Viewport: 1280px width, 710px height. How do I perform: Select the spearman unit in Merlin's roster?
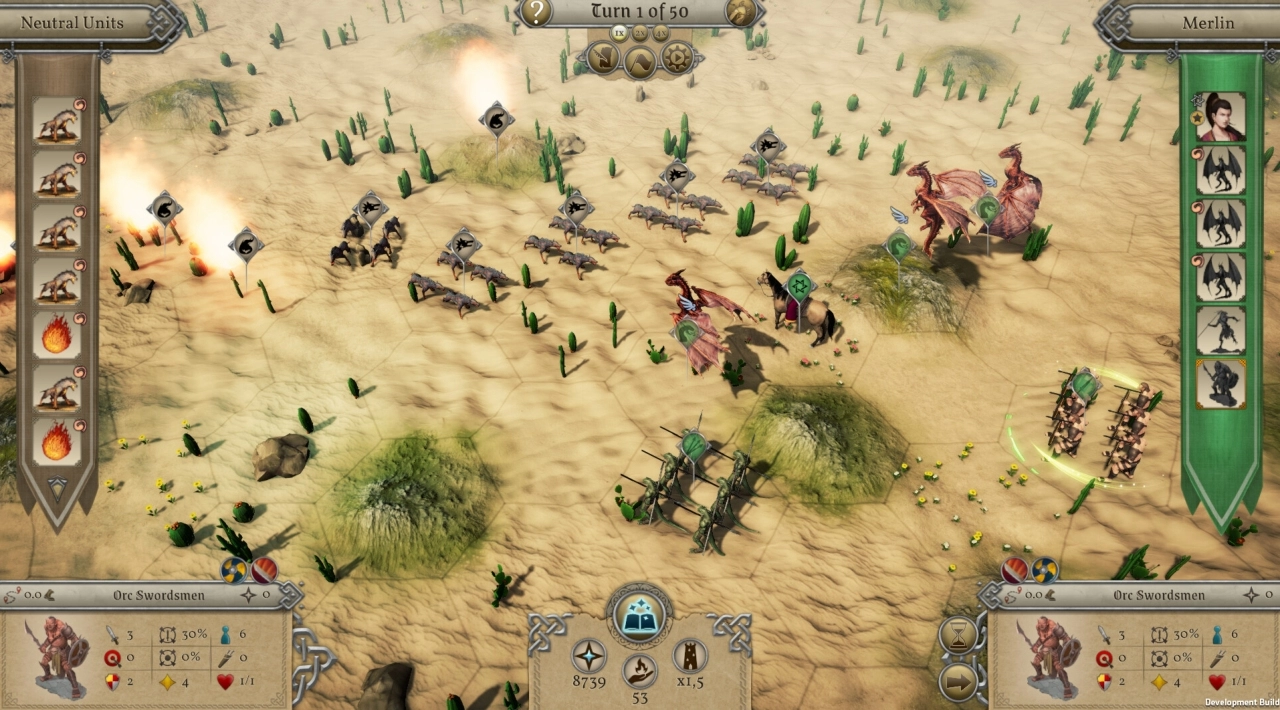[1221, 331]
